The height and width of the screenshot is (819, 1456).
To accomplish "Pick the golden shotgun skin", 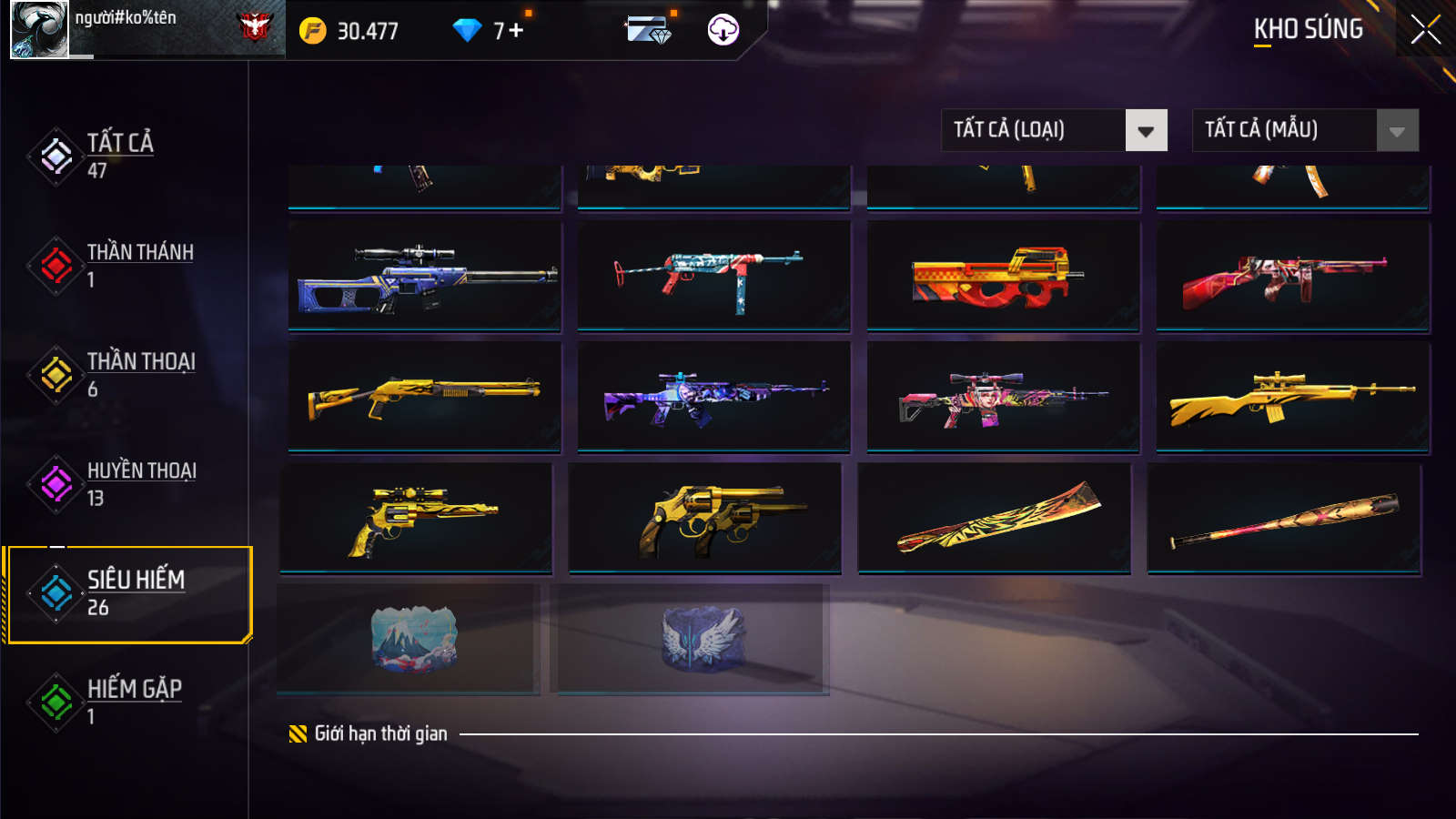I will click(x=425, y=397).
